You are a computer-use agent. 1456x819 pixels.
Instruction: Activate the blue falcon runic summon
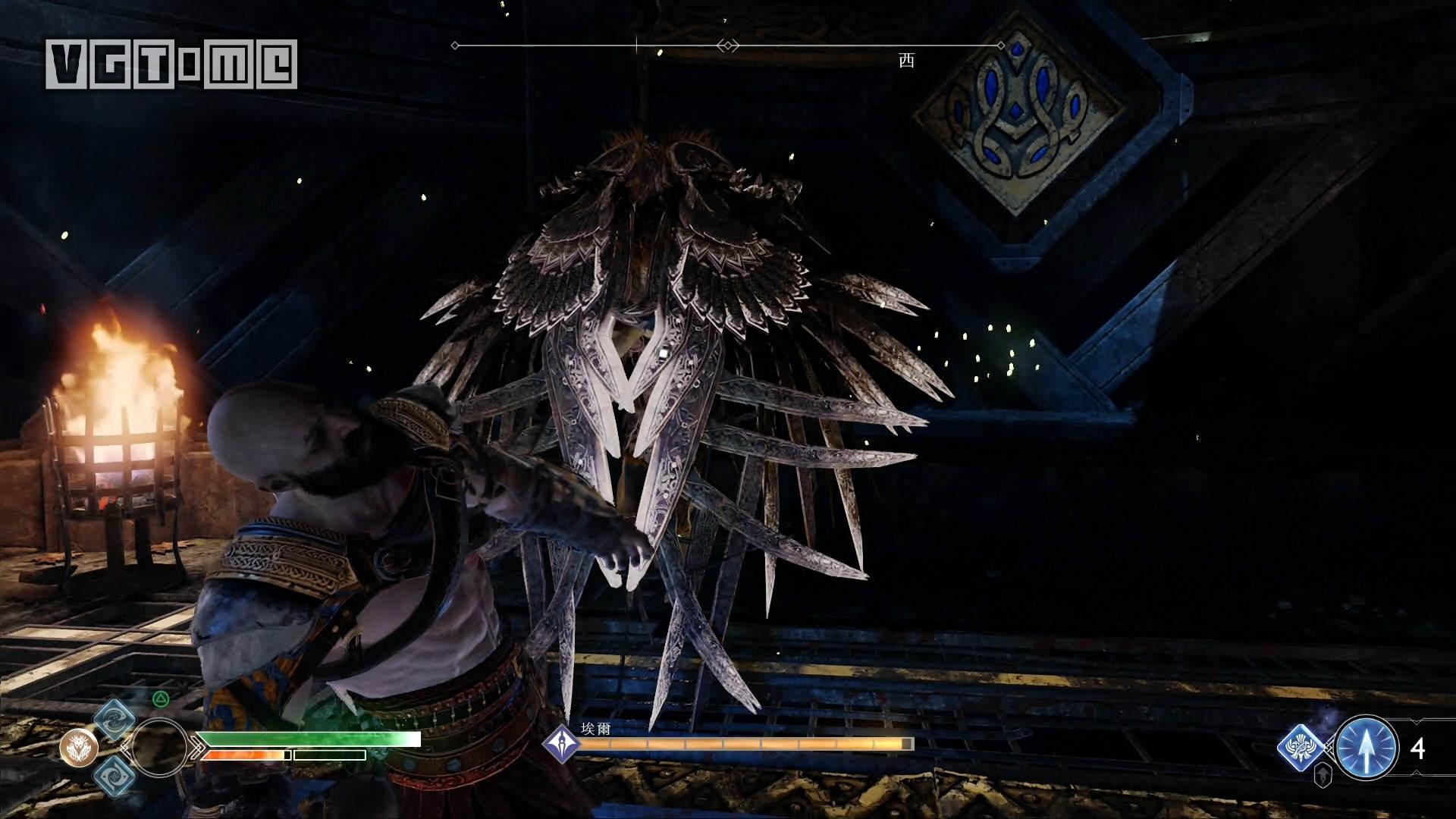(1302, 748)
